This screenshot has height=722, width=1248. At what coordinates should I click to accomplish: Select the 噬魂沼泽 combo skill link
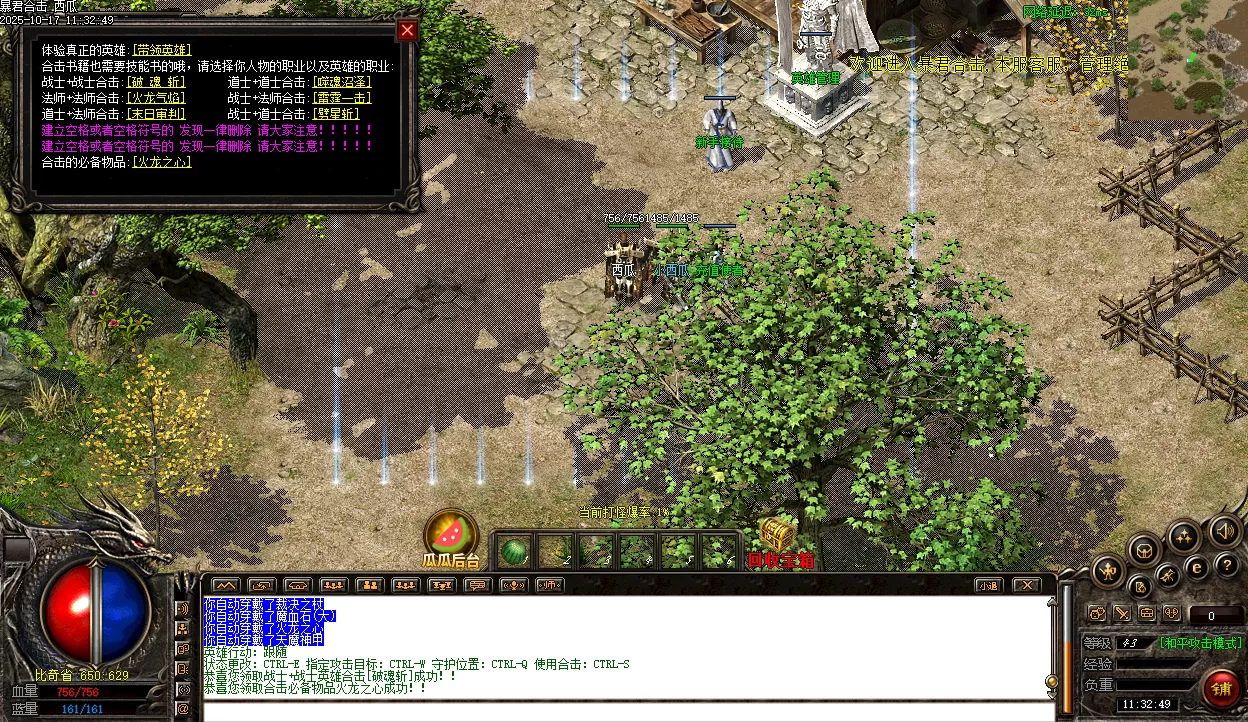point(342,82)
